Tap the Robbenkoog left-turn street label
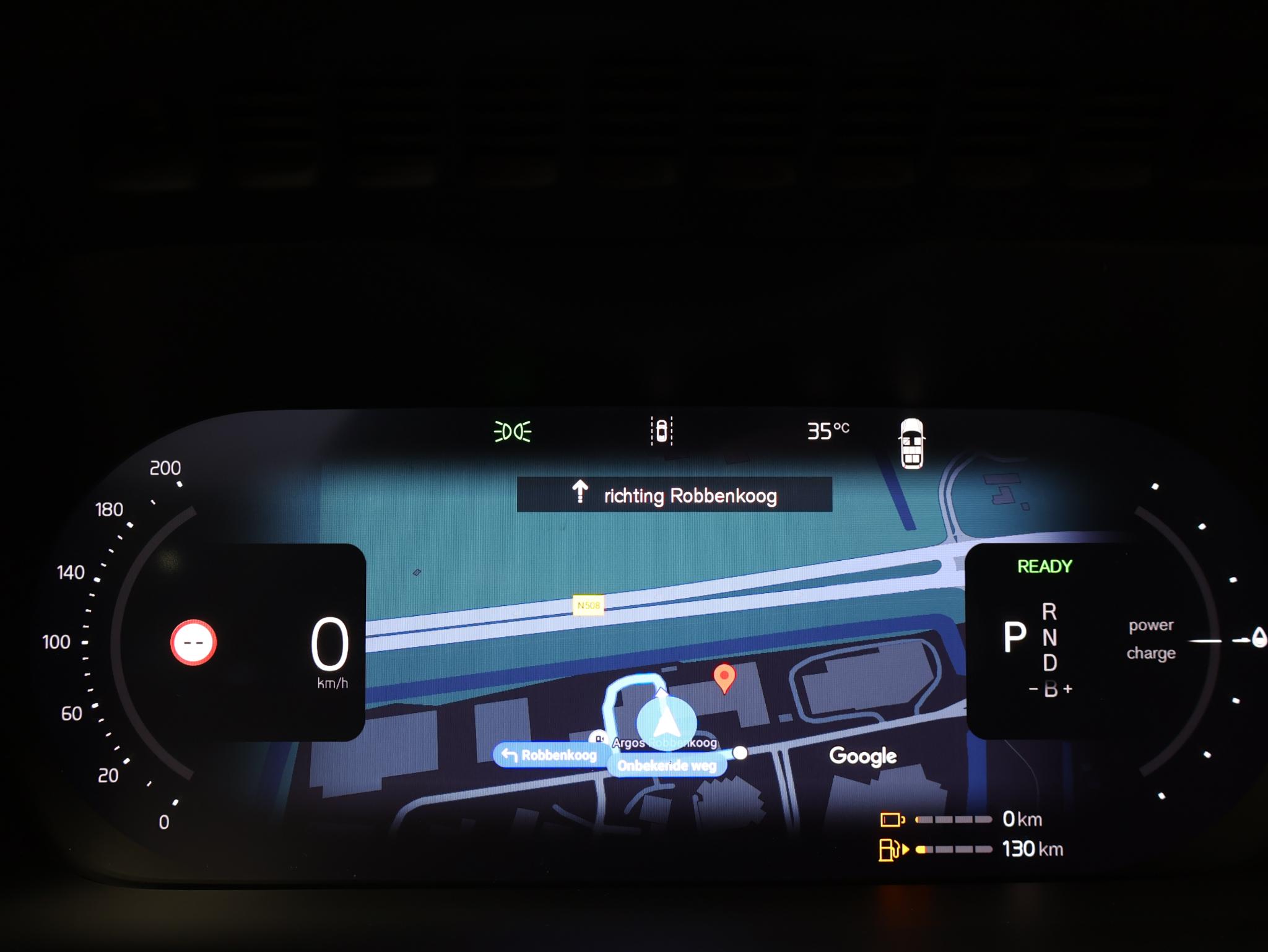 (549, 755)
